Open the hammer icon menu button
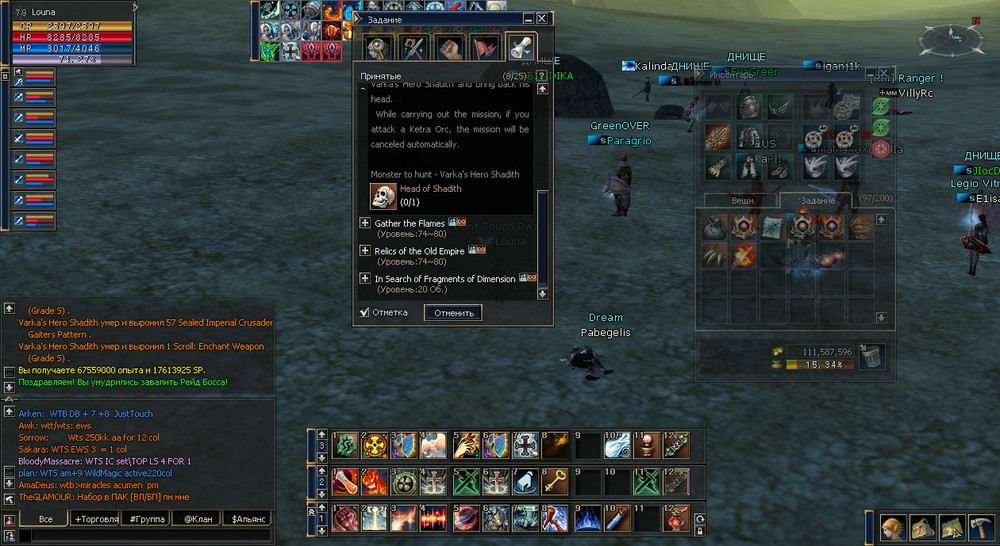The height and width of the screenshot is (546, 1000). pyautogui.click(x=950, y=526)
